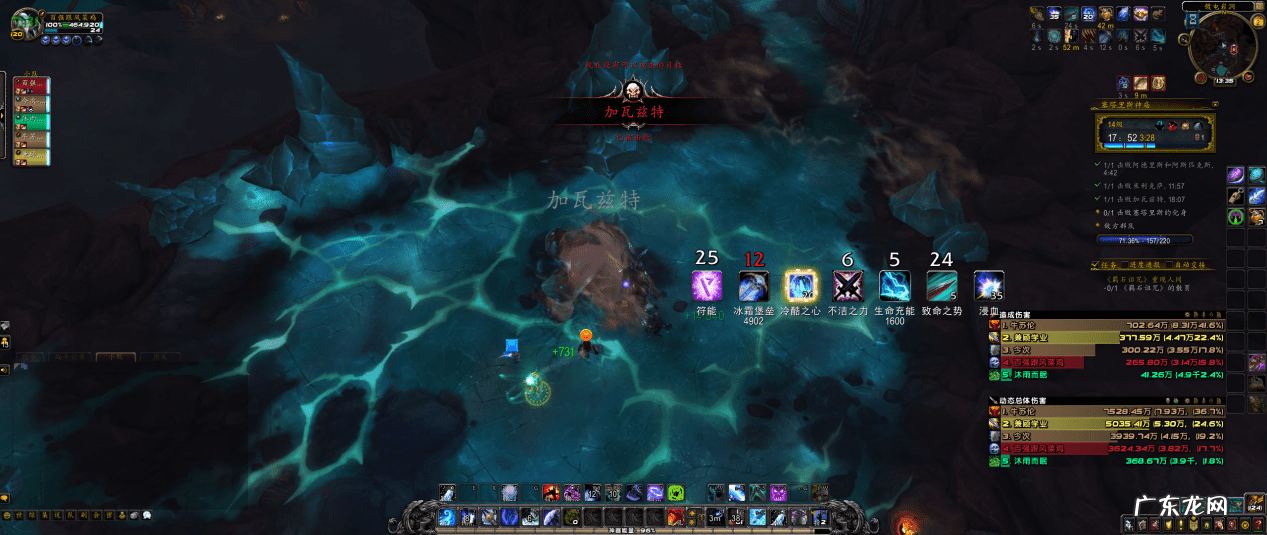Viewport: 1267px width, 535px height.
Task: Click the 生命充能 tracker icon
Action: [x=894, y=286]
